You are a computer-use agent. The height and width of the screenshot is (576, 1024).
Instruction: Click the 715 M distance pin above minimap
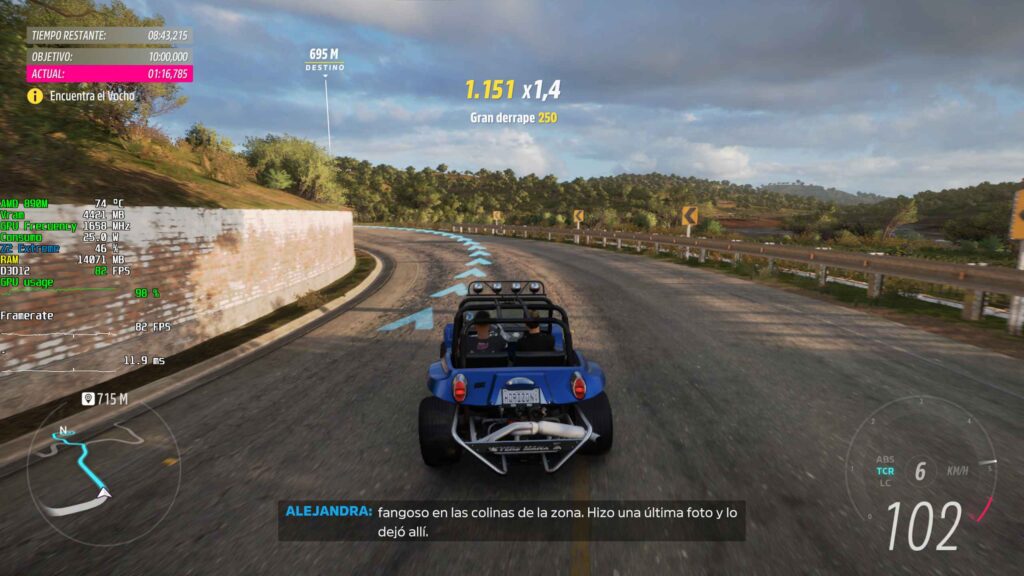point(105,399)
